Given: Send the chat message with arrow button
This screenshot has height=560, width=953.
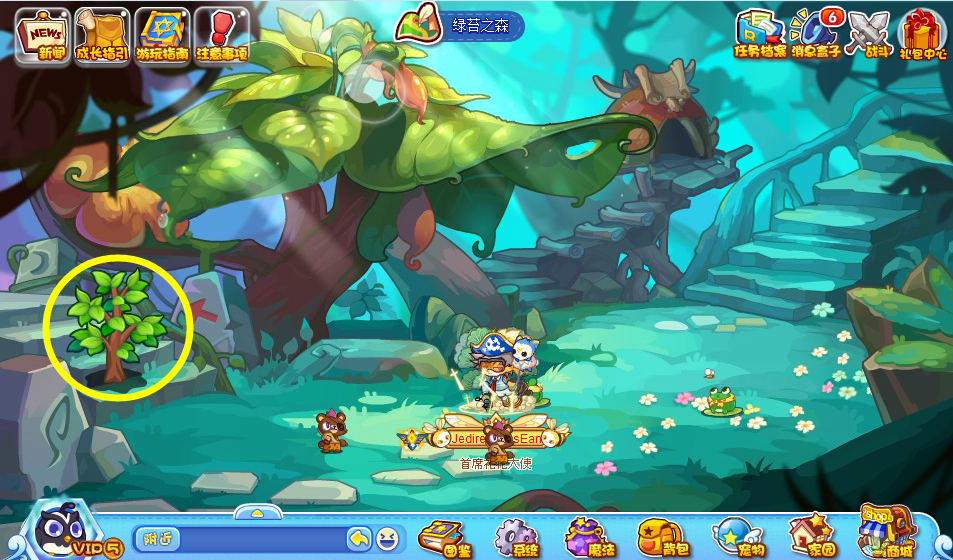Looking at the screenshot, I should (x=359, y=539).
